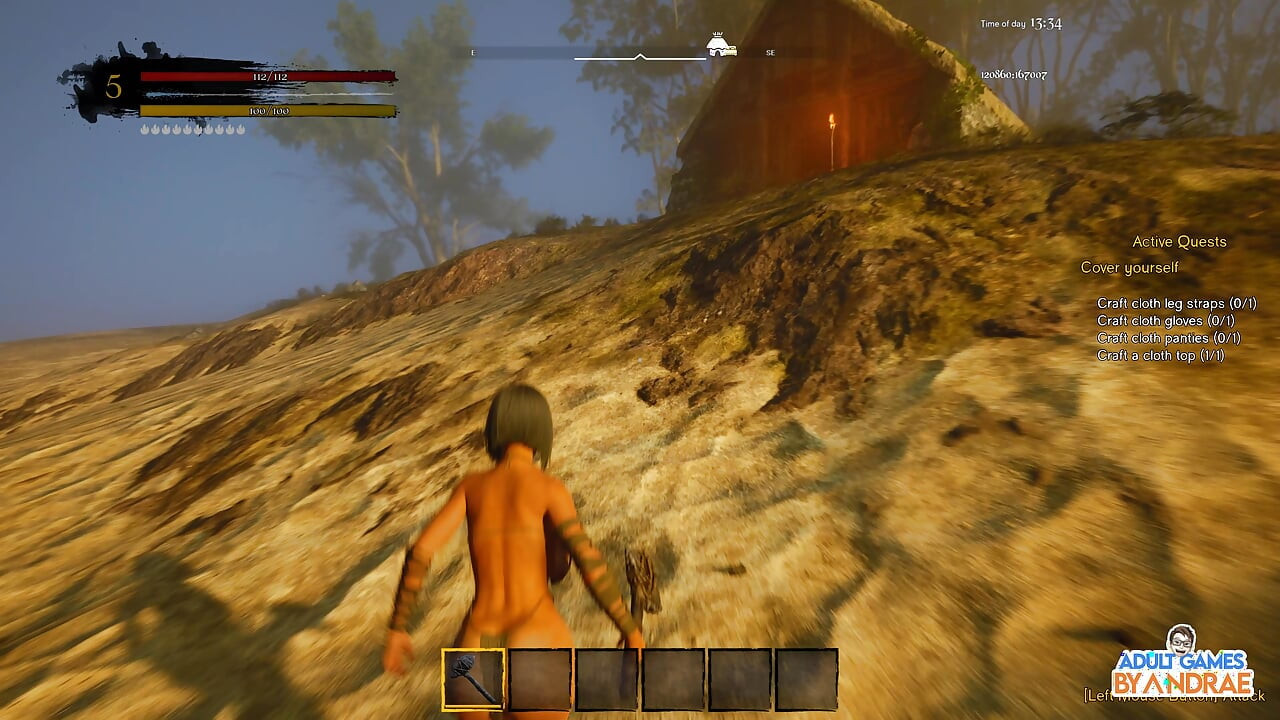
Task: Expand the Cover yourself quest entry
Action: 1128,267
